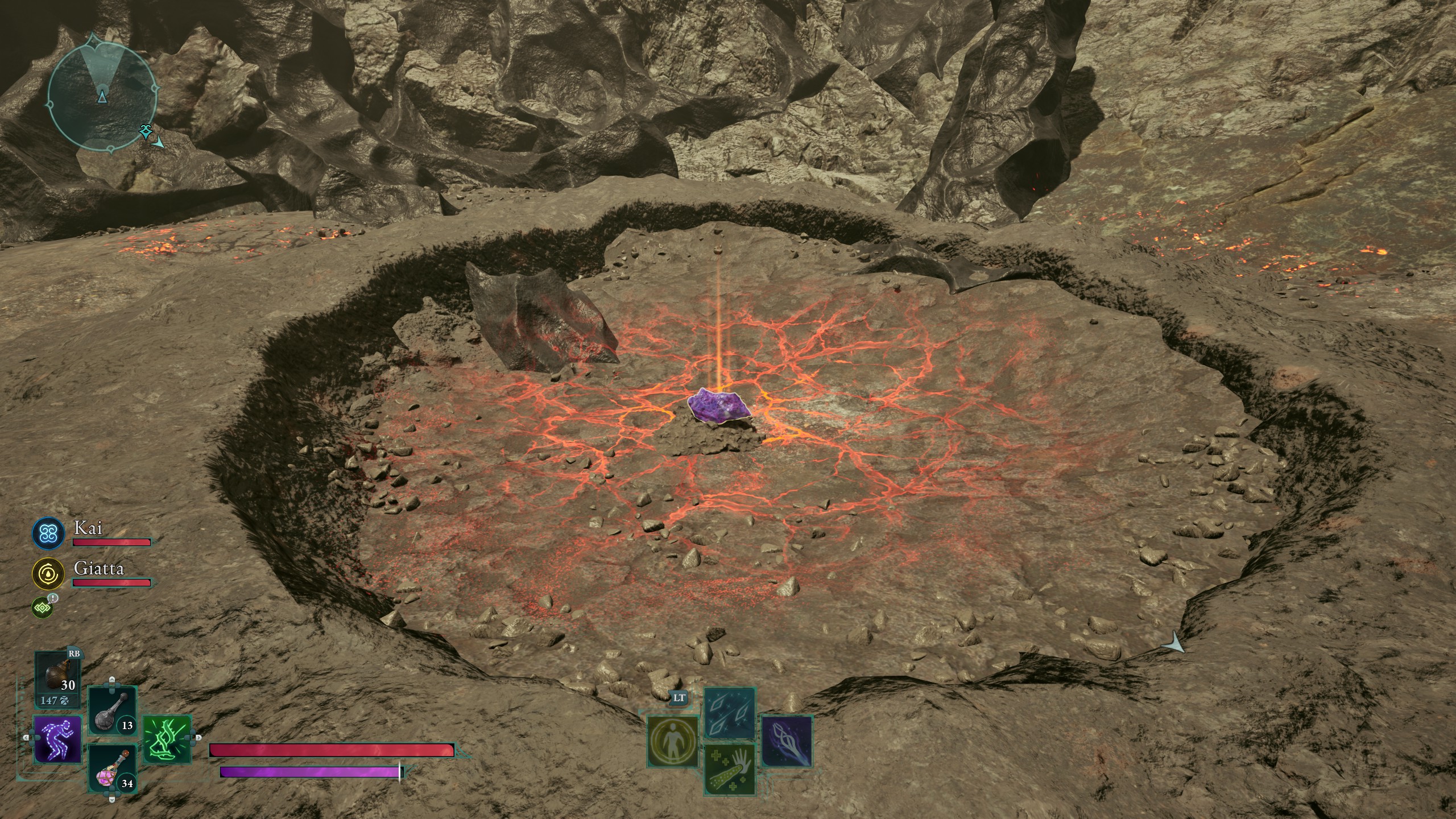Screen dimensions: 1456x819
Task: Activate the figure-in-circle ability icon
Action: click(672, 741)
